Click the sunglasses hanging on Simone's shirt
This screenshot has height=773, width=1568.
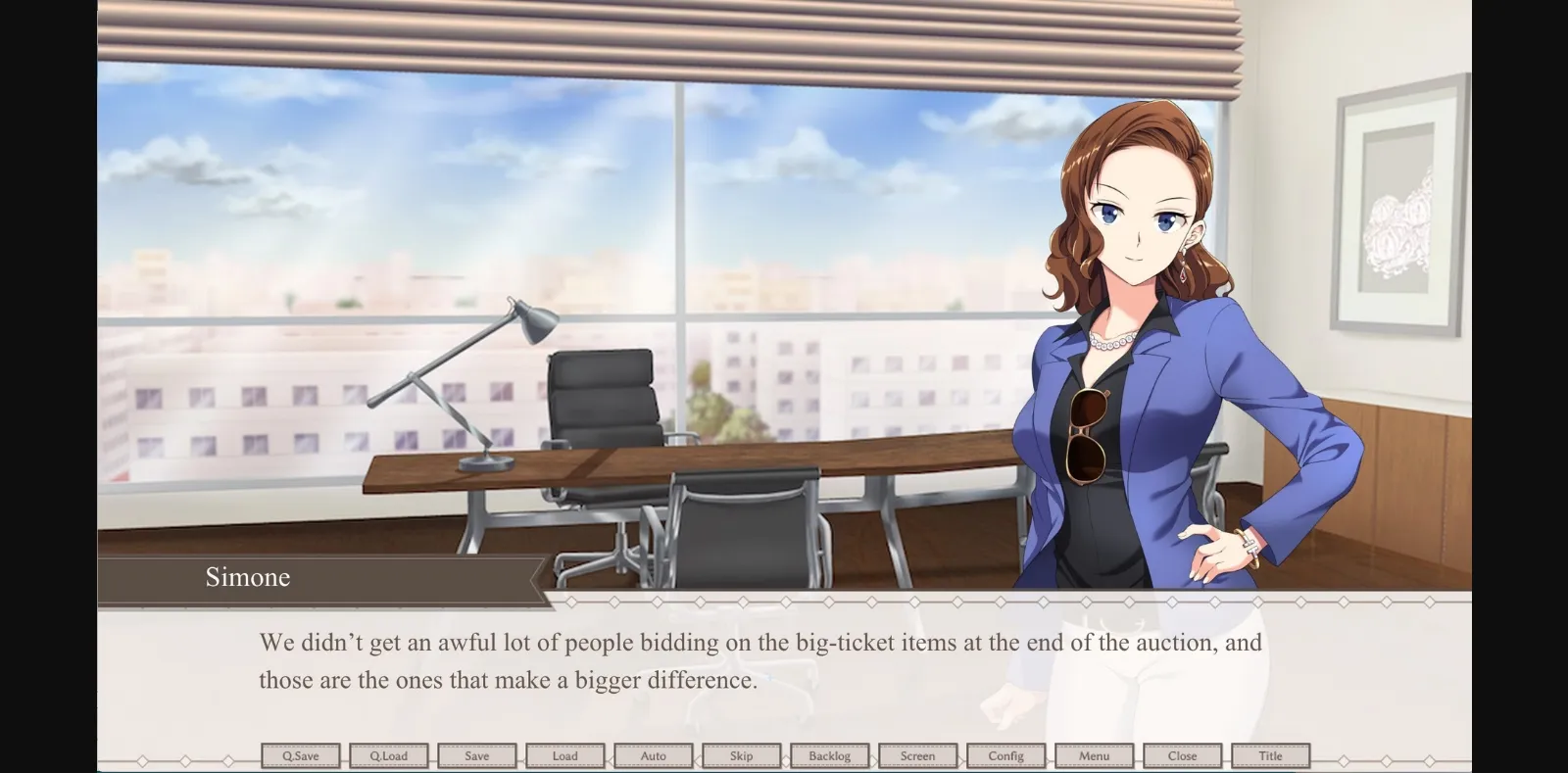click(1090, 434)
